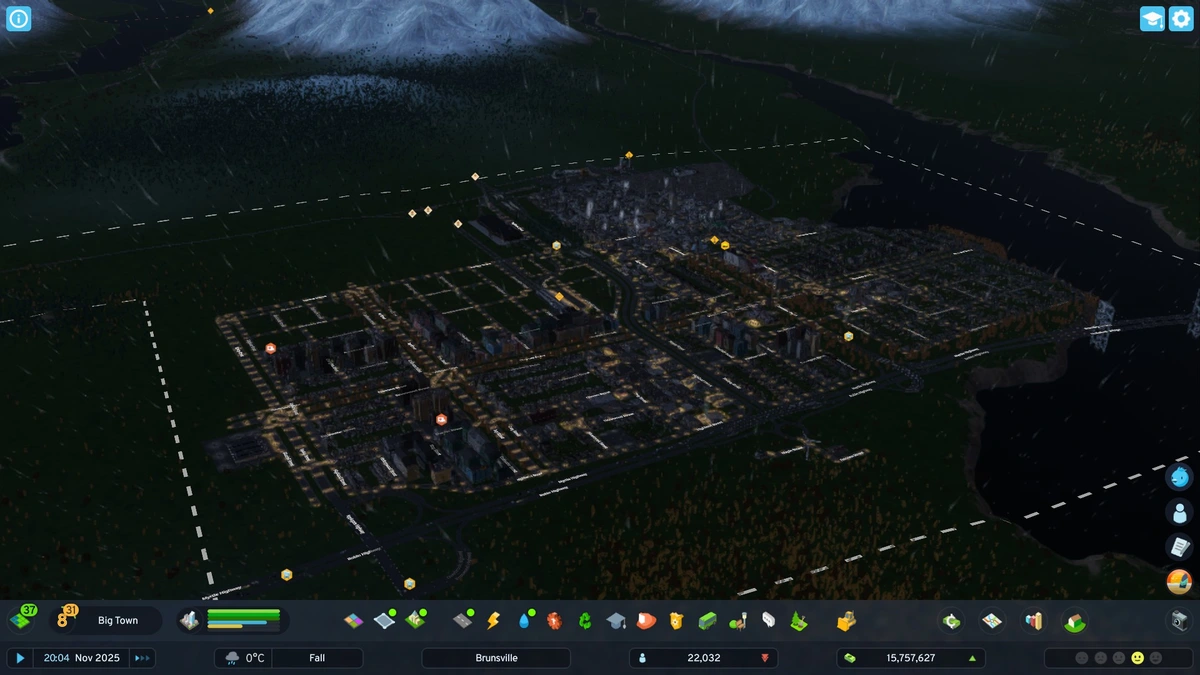This screenshot has width=1200, height=675.
Task: Increase simulation speed with triple arrows
Action: click(143, 658)
